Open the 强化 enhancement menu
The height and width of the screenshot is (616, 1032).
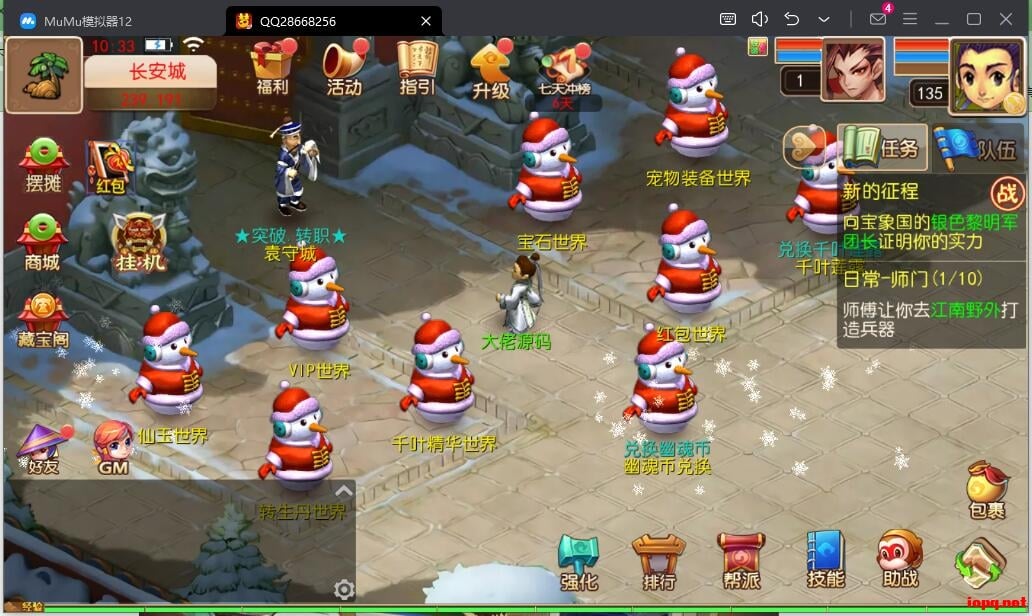(578, 562)
